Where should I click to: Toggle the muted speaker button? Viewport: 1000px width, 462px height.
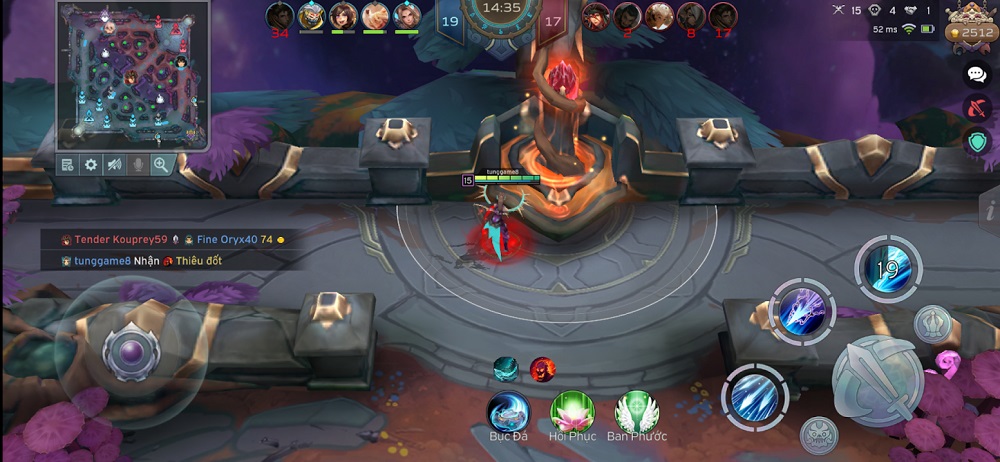coord(114,165)
